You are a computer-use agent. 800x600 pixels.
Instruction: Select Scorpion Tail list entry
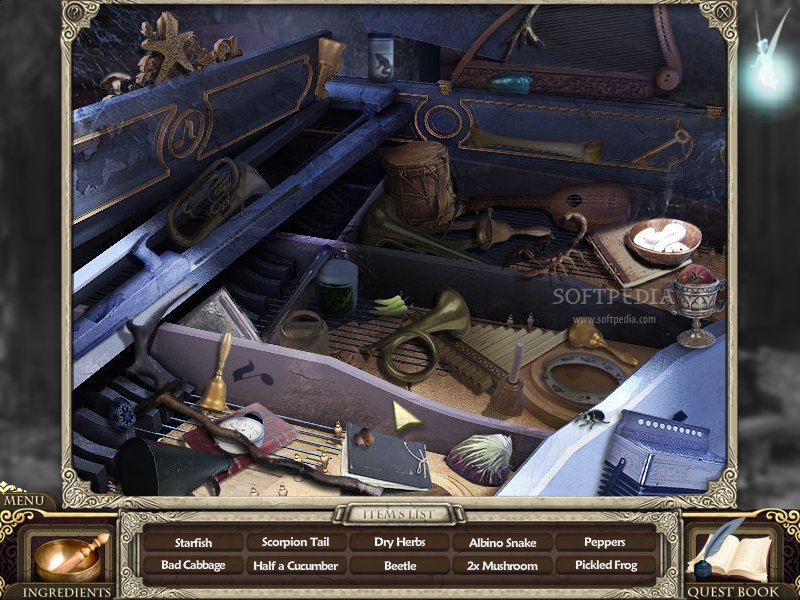click(x=297, y=543)
